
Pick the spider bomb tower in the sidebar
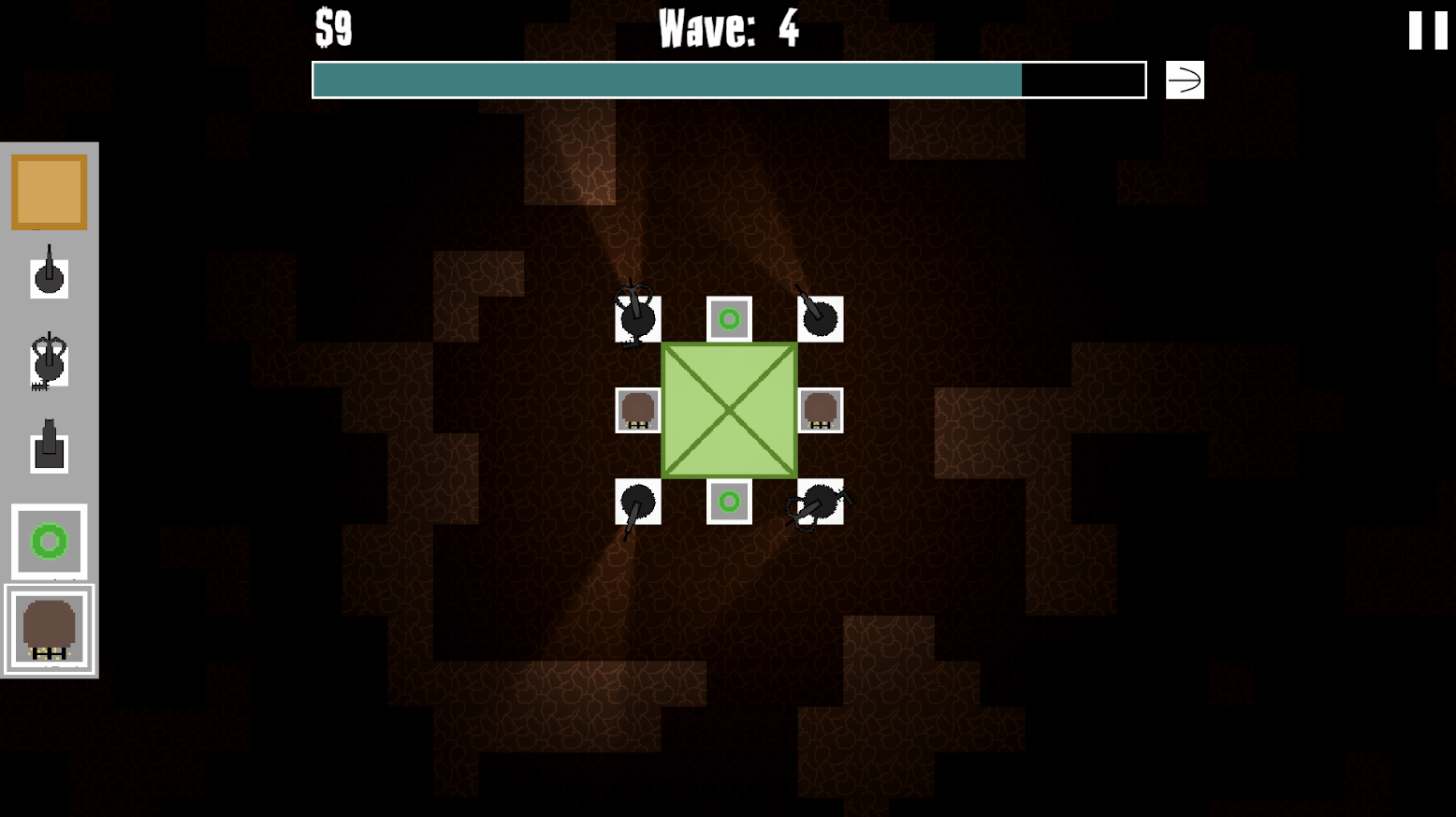tap(49, 360)
